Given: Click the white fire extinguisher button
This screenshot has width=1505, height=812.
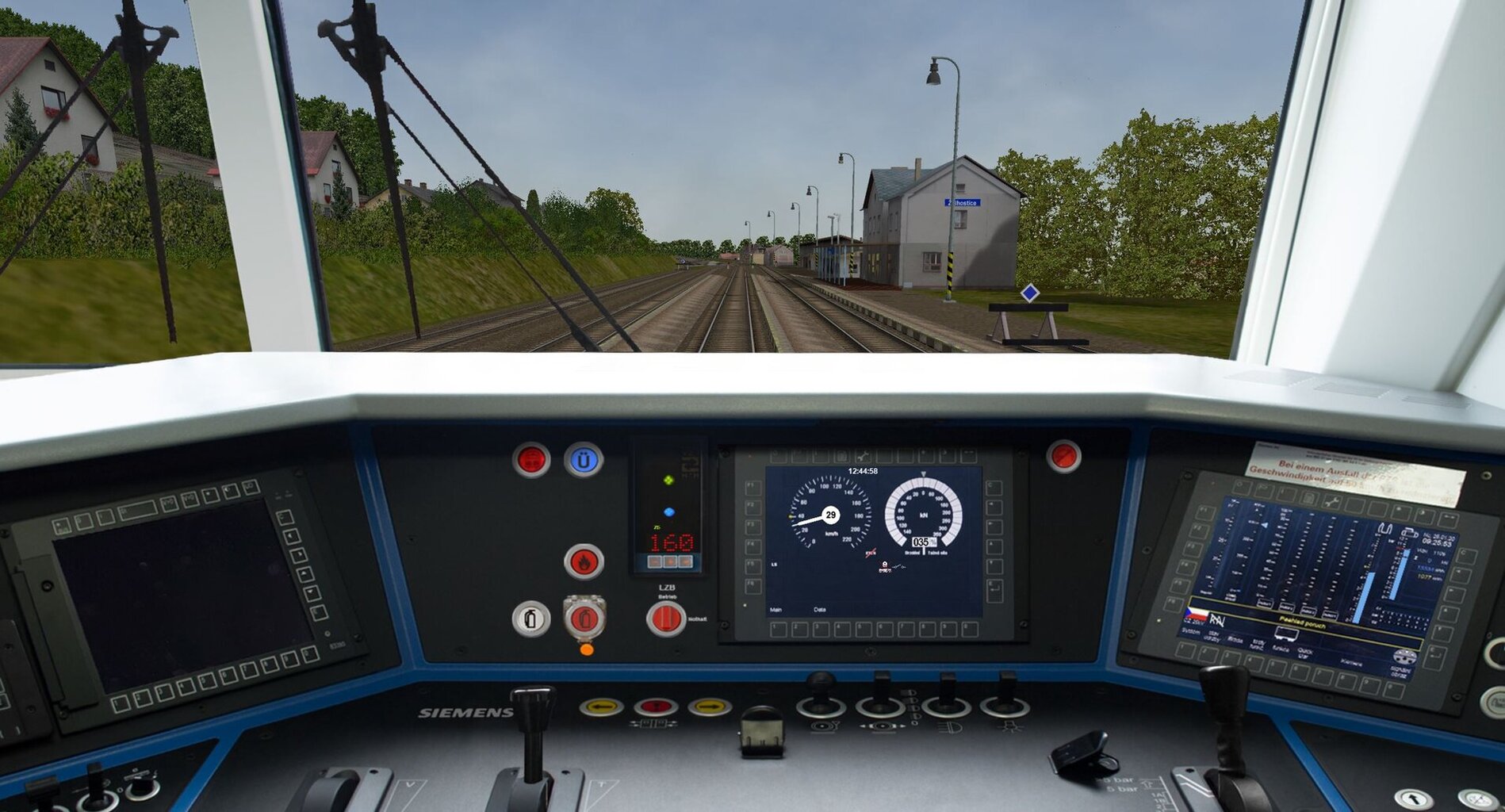Looking at the screenshot, I should (530, 619).
